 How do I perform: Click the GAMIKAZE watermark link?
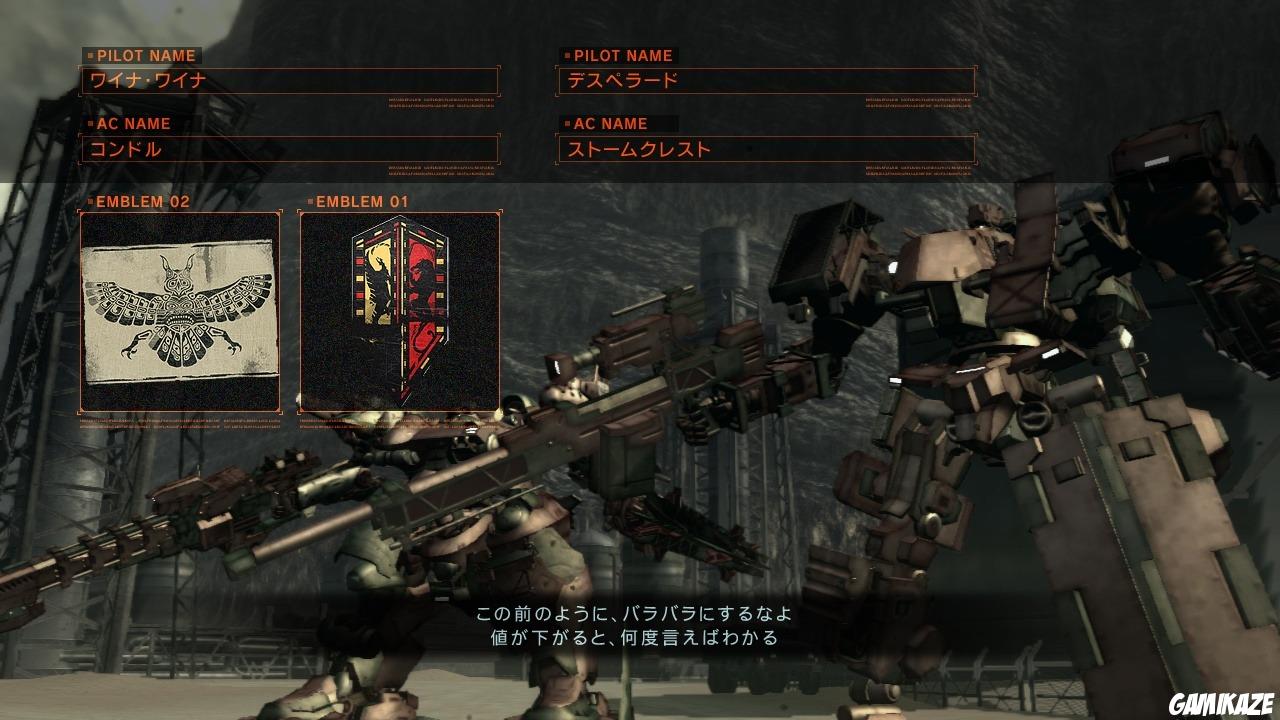tap(1220, 702)
